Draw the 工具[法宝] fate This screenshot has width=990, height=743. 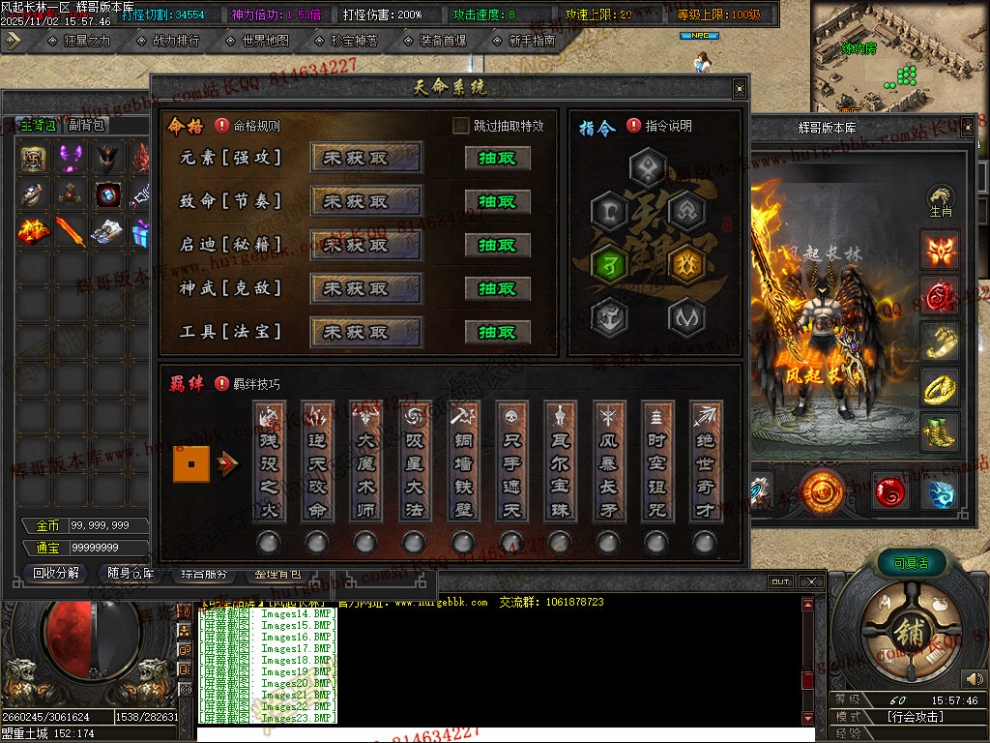(497, 332)
